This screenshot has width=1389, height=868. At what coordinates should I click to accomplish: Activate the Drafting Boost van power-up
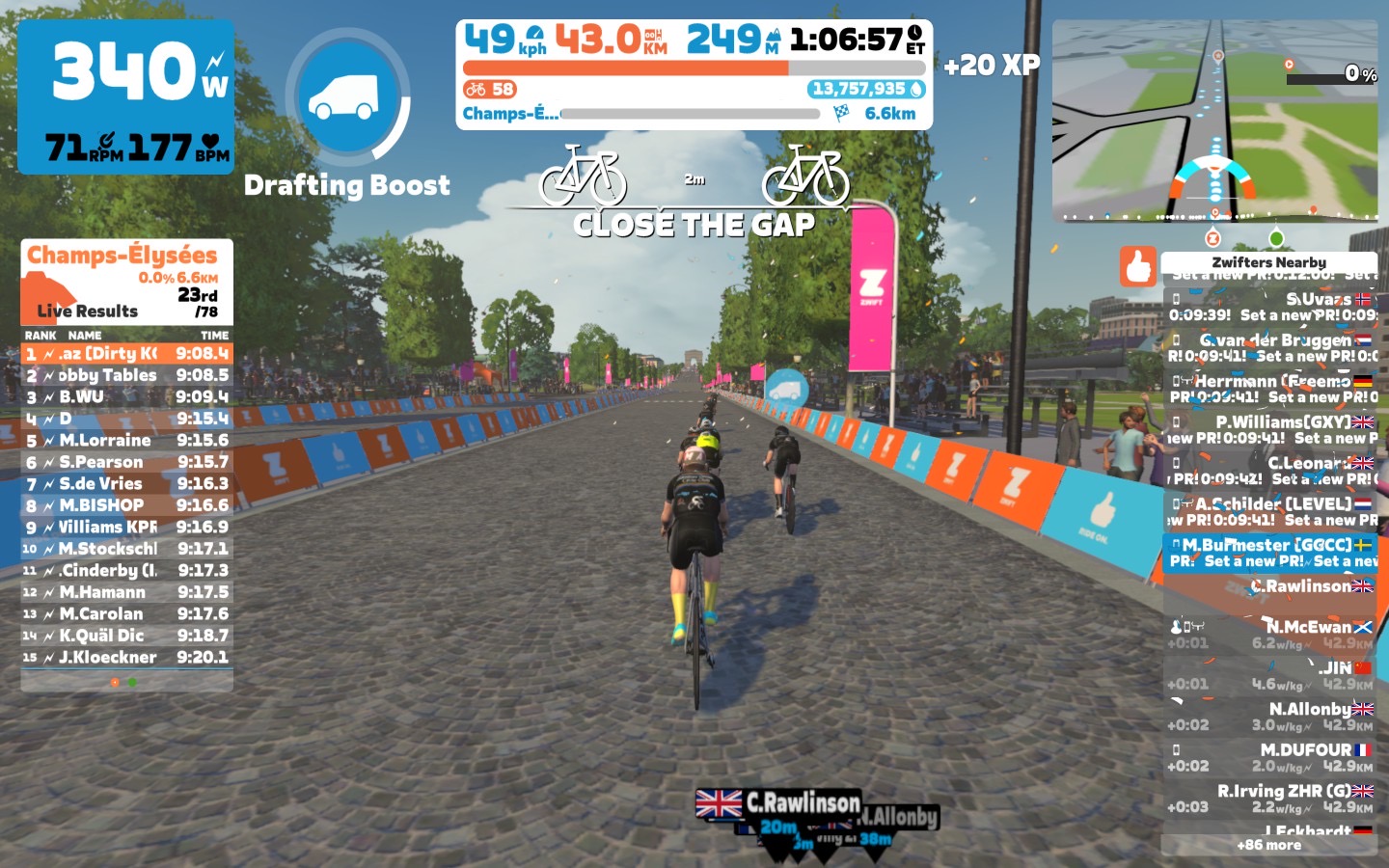(348, 96)
